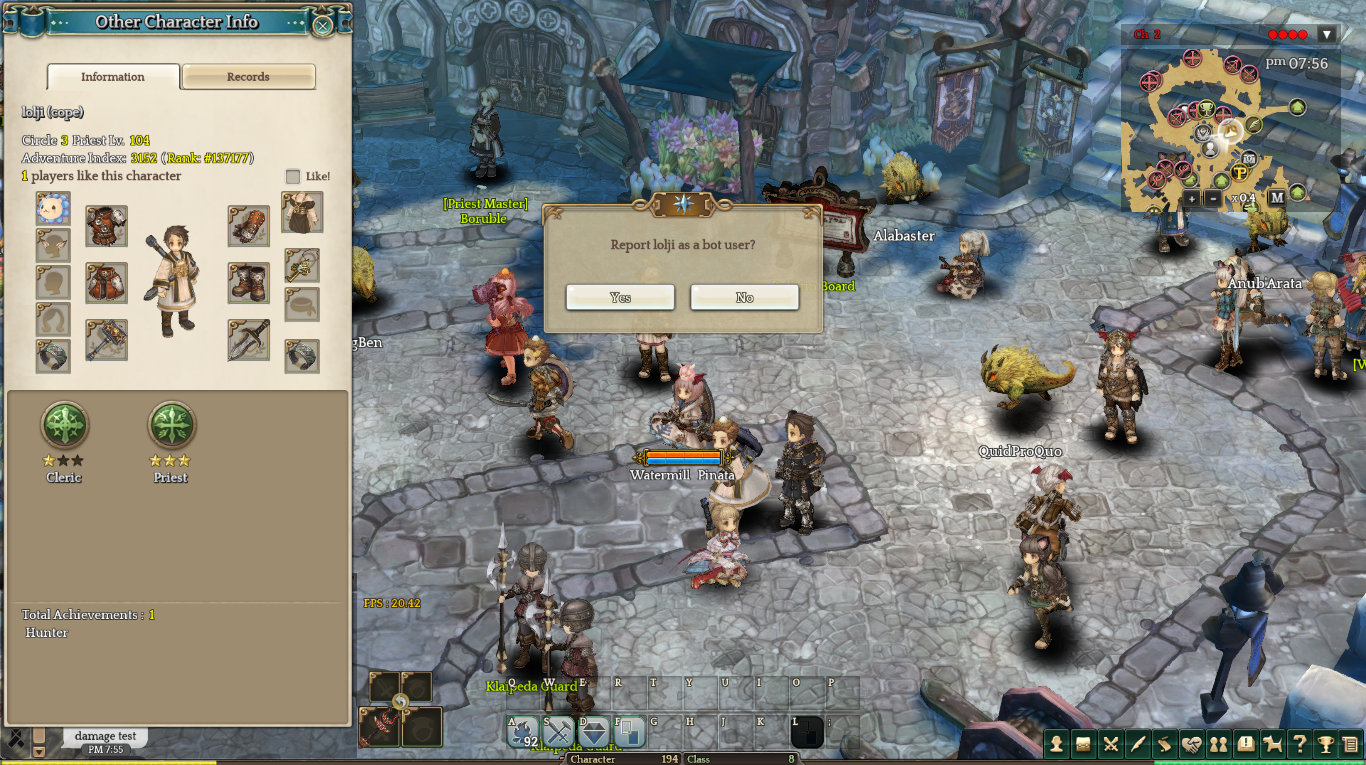Close the Other Character Info window
The height and width of the screenshot is (765, 1366).
pyautogui.click(x=323, y=25)
